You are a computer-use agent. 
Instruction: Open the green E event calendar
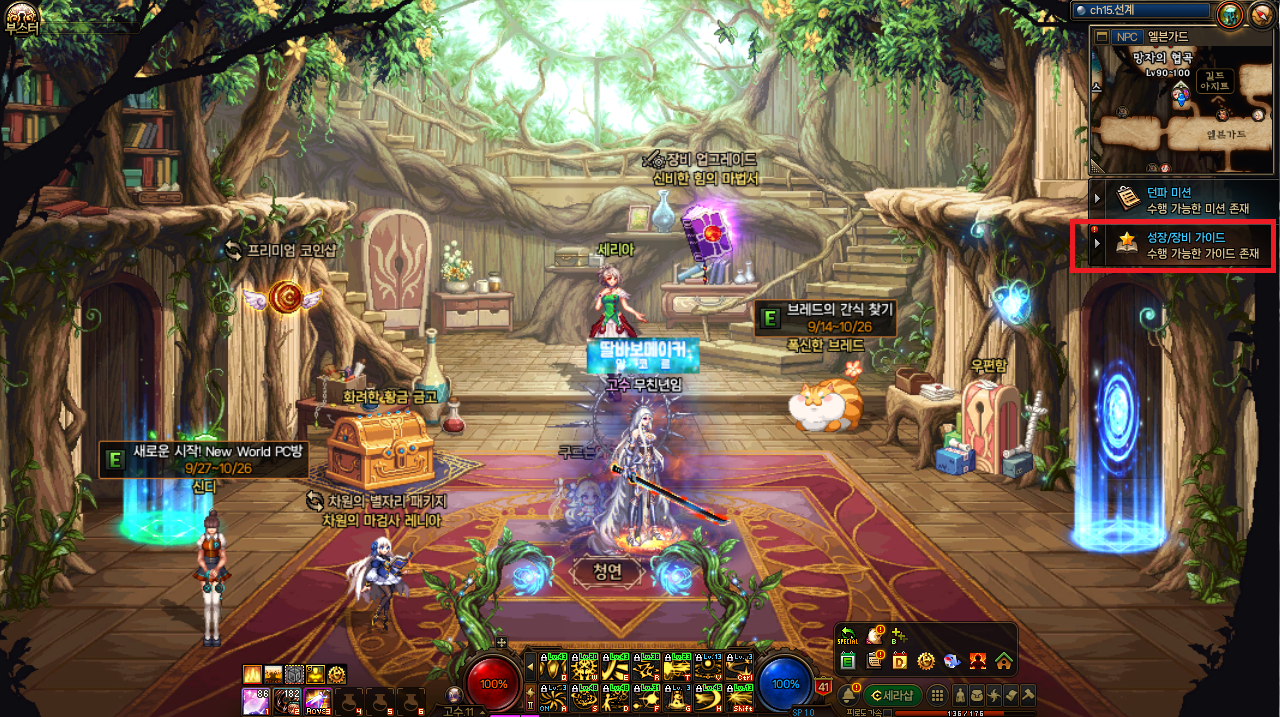pos(848,661)
